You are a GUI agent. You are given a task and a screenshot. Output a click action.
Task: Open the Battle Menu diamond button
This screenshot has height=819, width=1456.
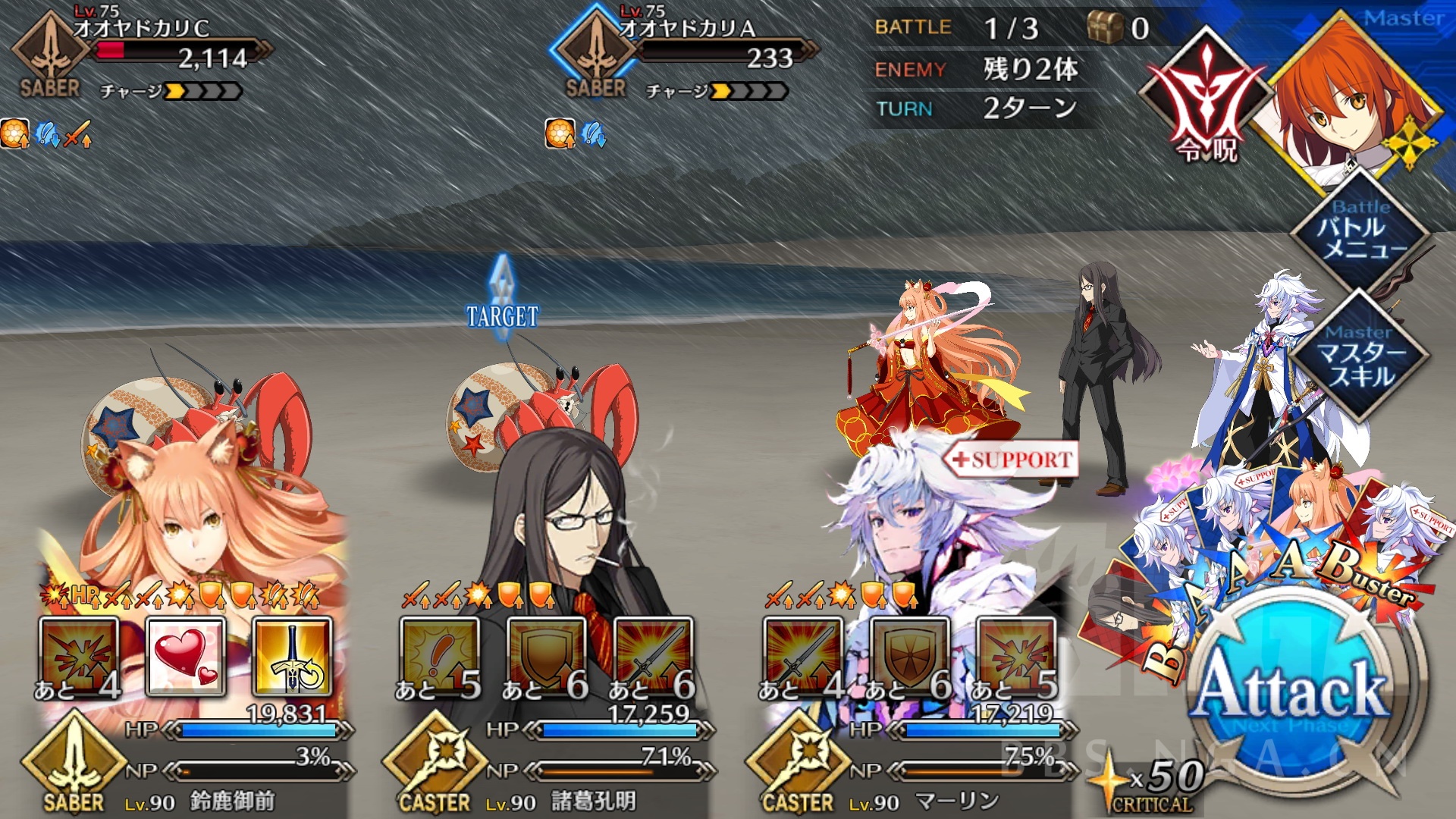click(x=1360, y=231)
